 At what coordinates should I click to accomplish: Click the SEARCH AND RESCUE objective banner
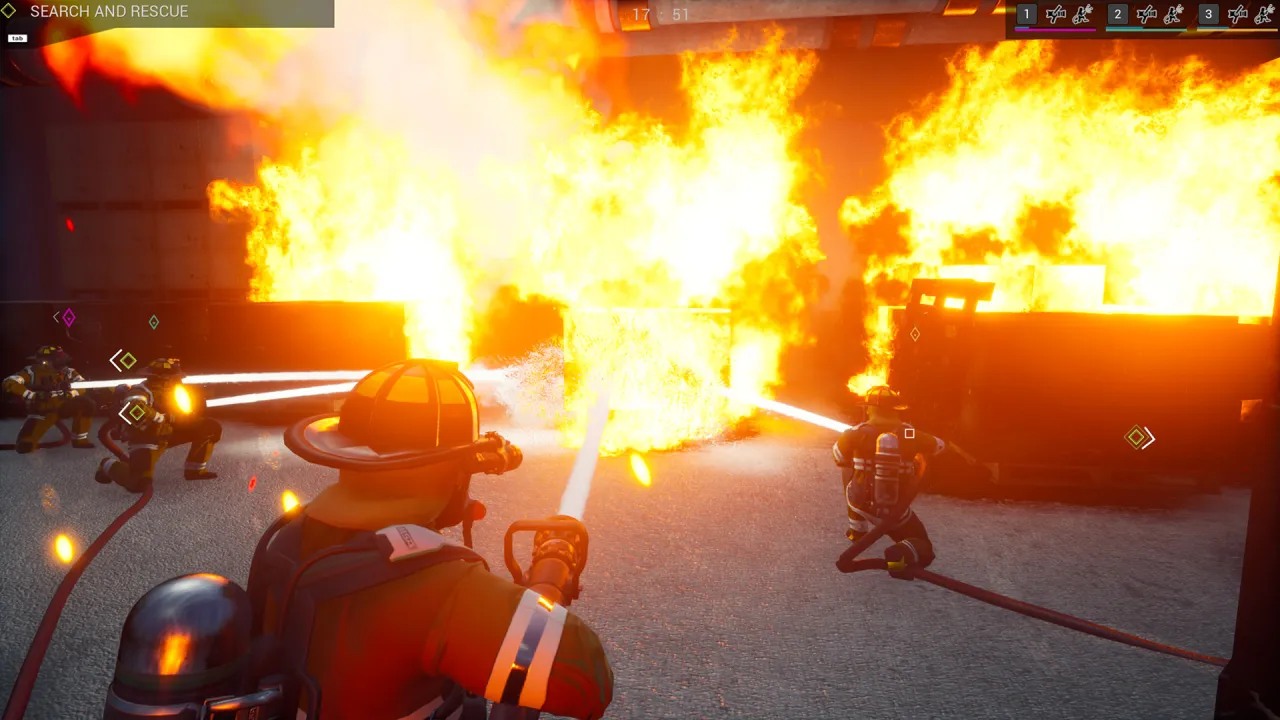point(110,12)
